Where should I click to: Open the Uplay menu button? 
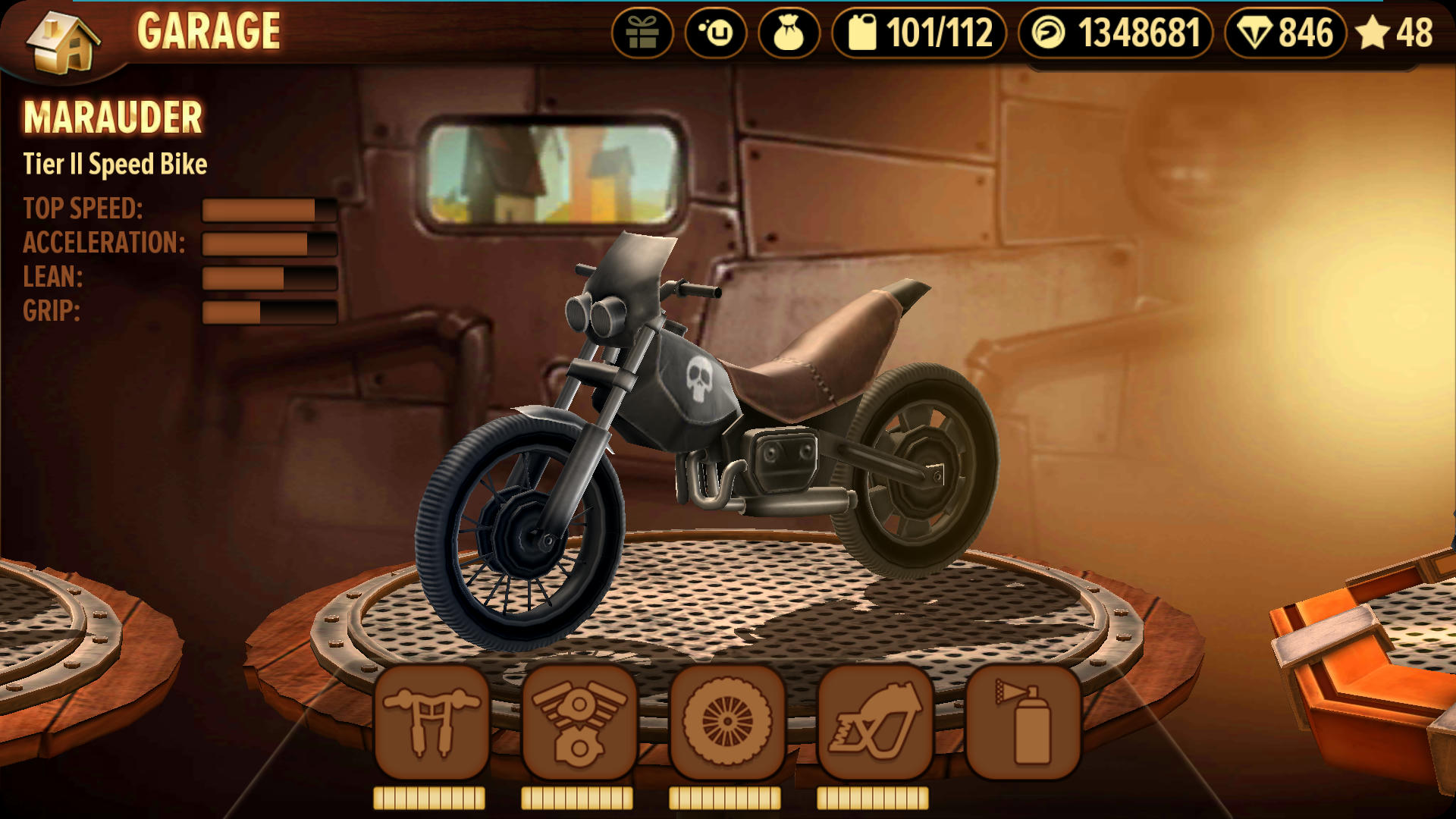coord(716,33)
